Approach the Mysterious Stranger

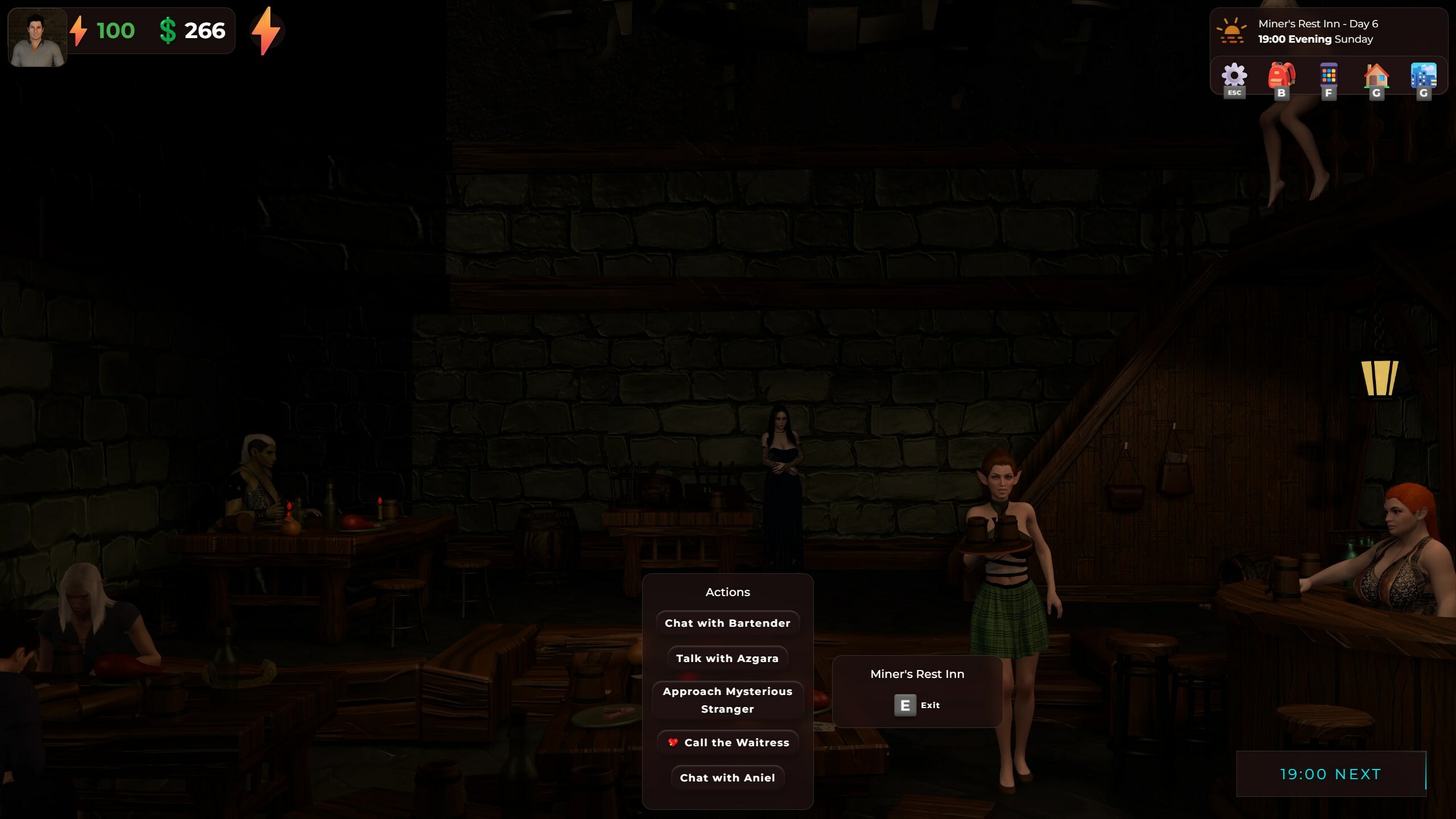coord(727,700)
